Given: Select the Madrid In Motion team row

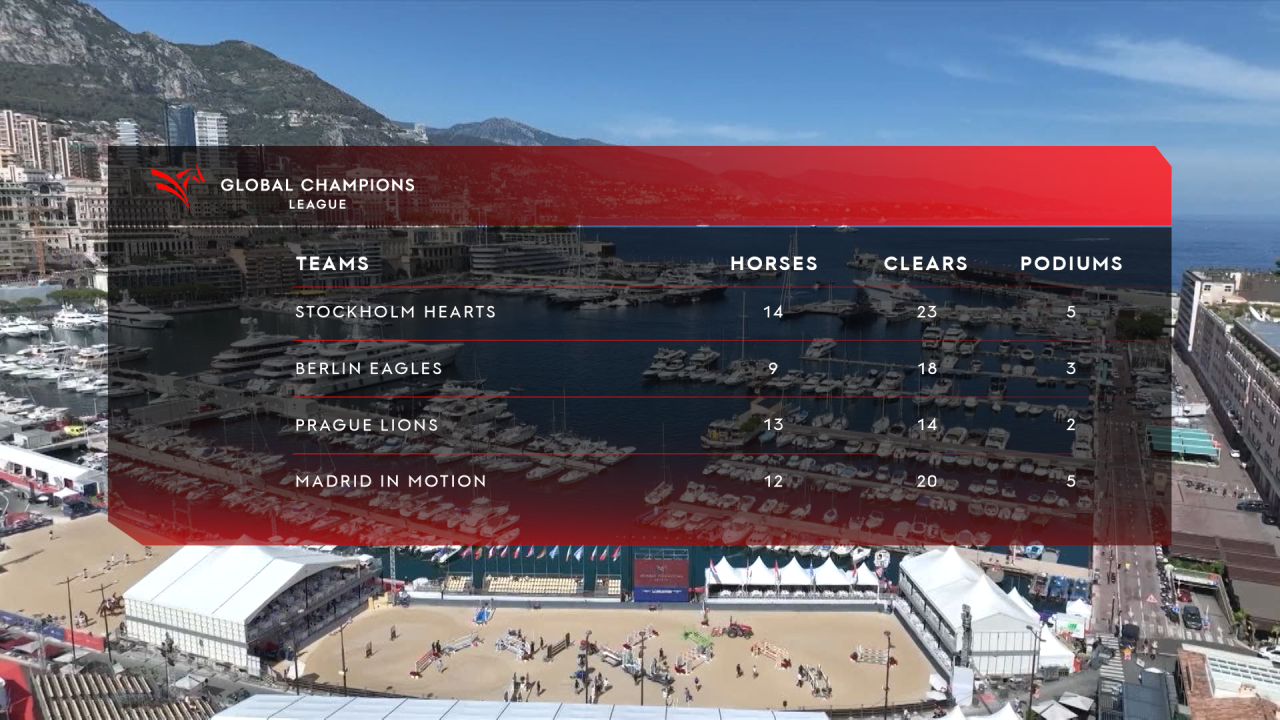Looking at the screenshot, I should pyautogui.click(x=390, y=481).
